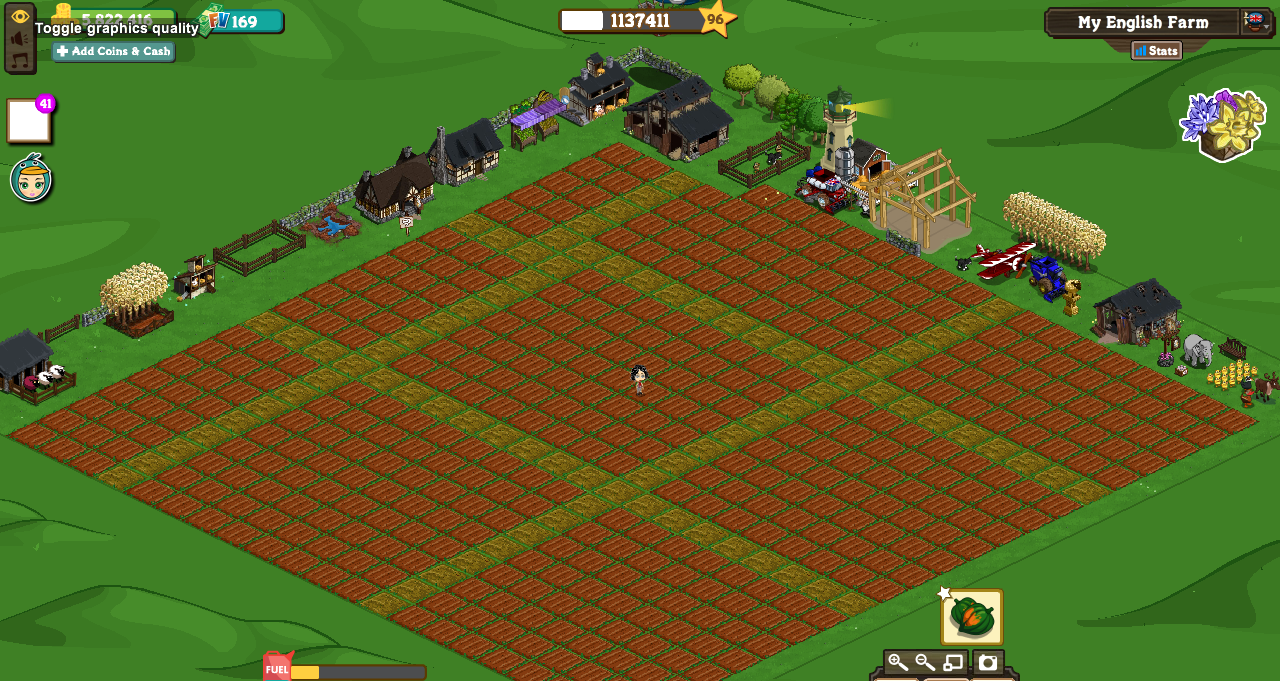1280x681 pixels.
Task: Select the acorn squash seed slot
Action: [x=971, y=617]
